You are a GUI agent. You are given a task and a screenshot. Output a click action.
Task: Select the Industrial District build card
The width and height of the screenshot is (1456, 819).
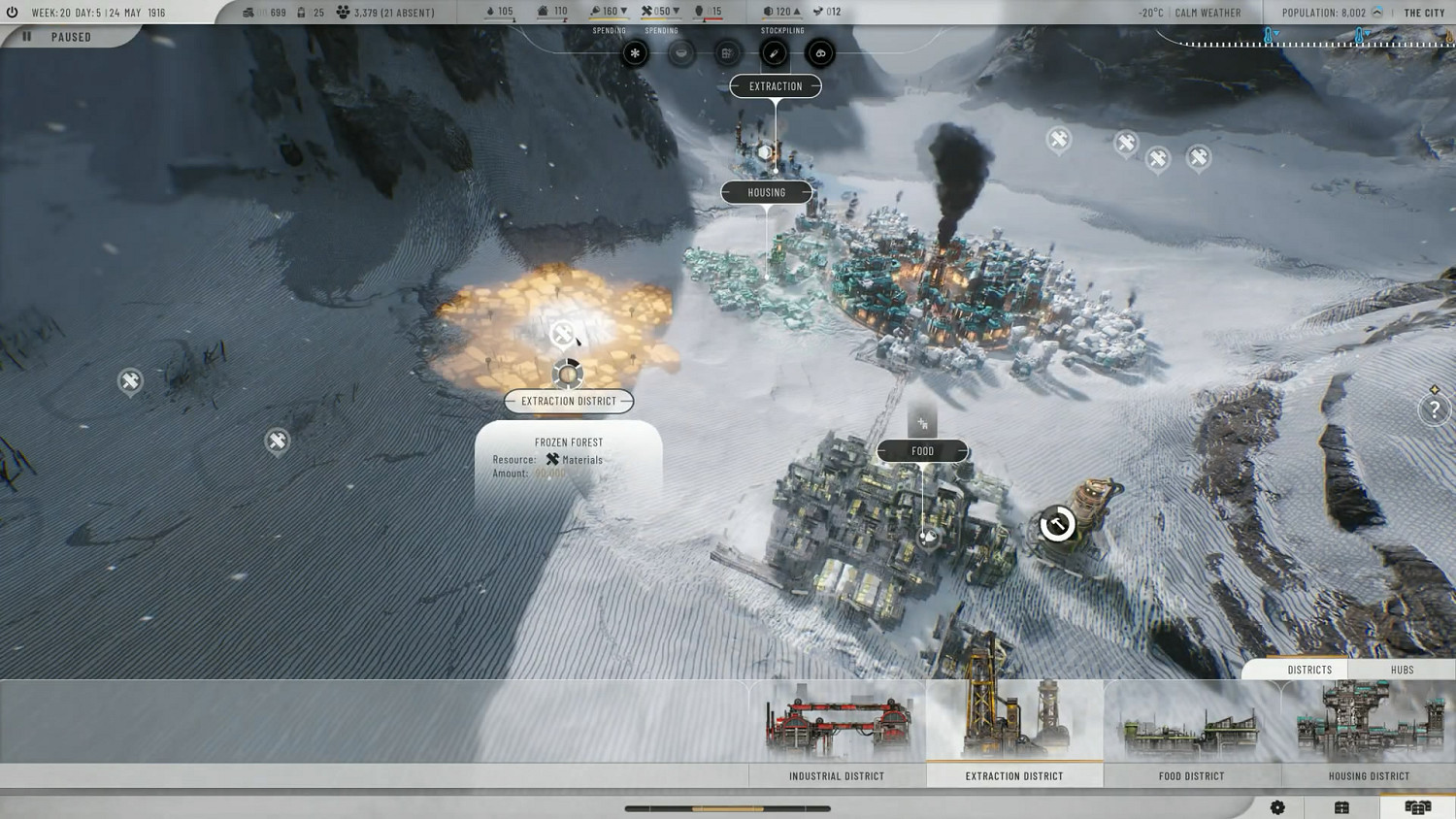837,733
